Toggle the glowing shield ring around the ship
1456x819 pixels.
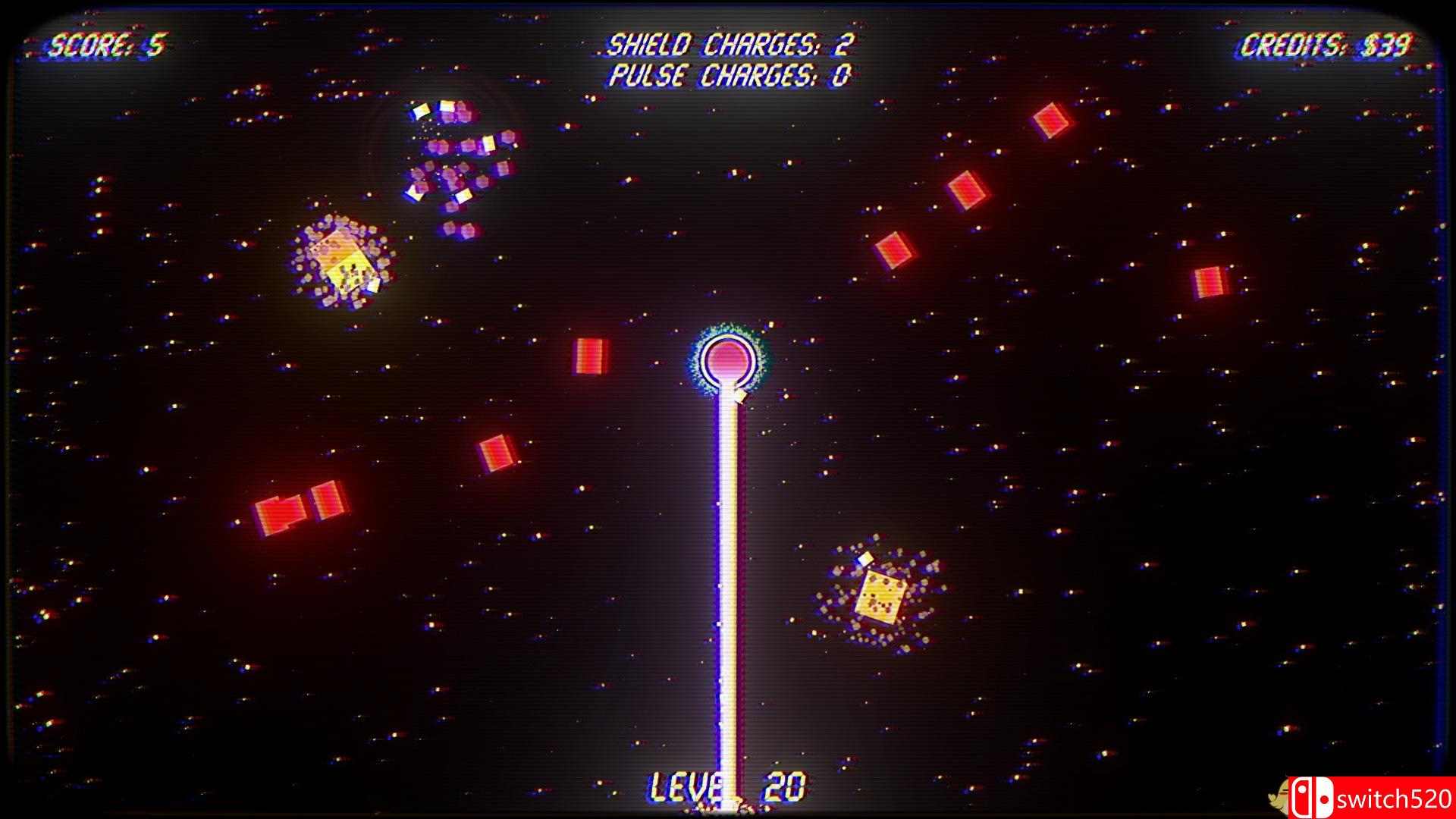pyautogui.click(x=726, y=360)
